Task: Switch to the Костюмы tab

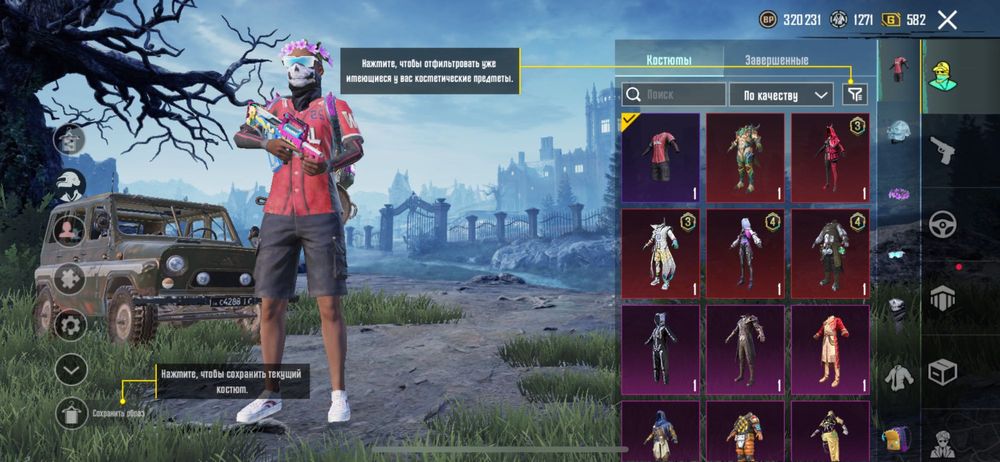Action: click(x=668, y=60)
